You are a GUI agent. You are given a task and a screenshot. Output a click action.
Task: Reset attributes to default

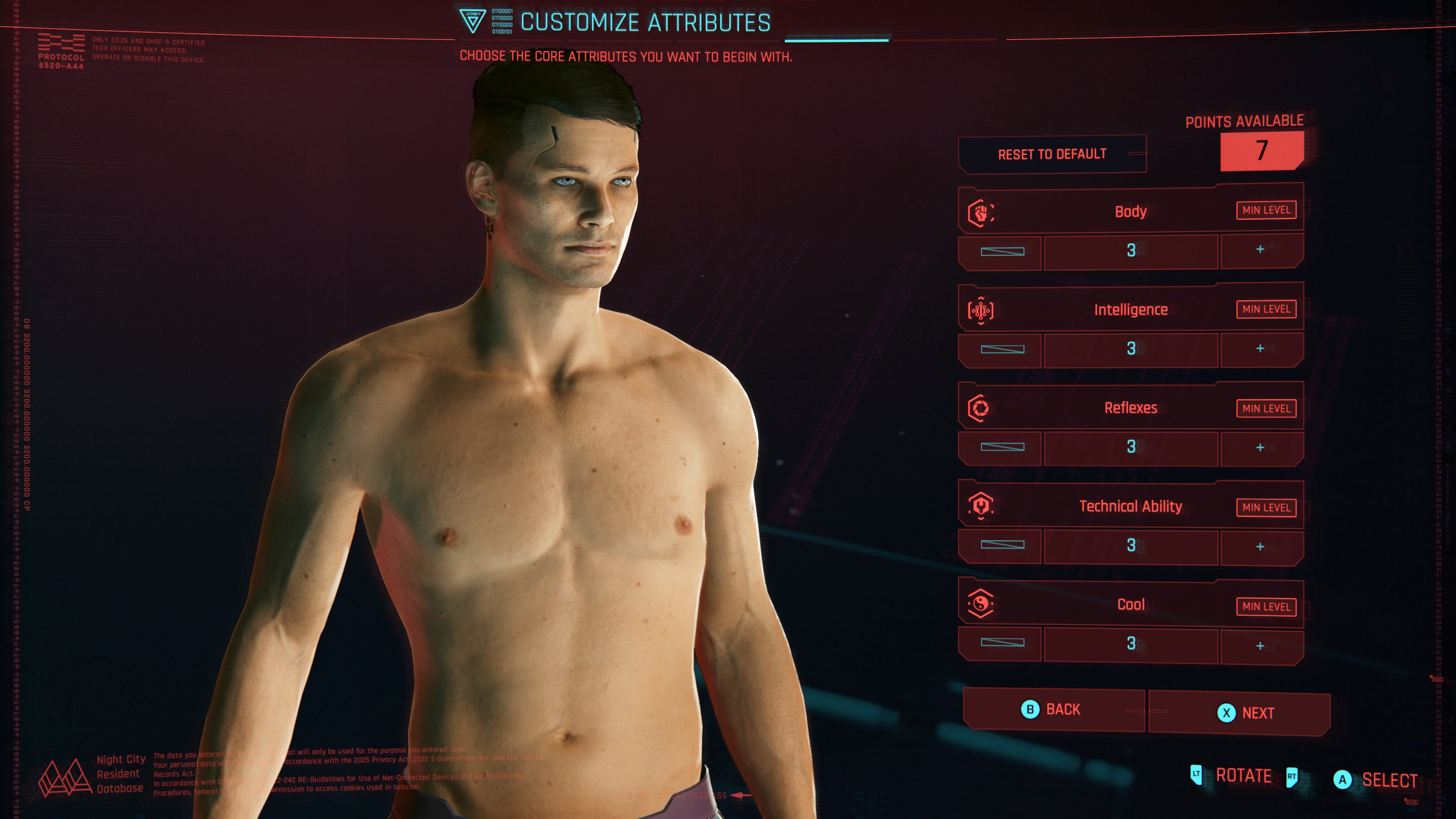(x=1052, y=154)
